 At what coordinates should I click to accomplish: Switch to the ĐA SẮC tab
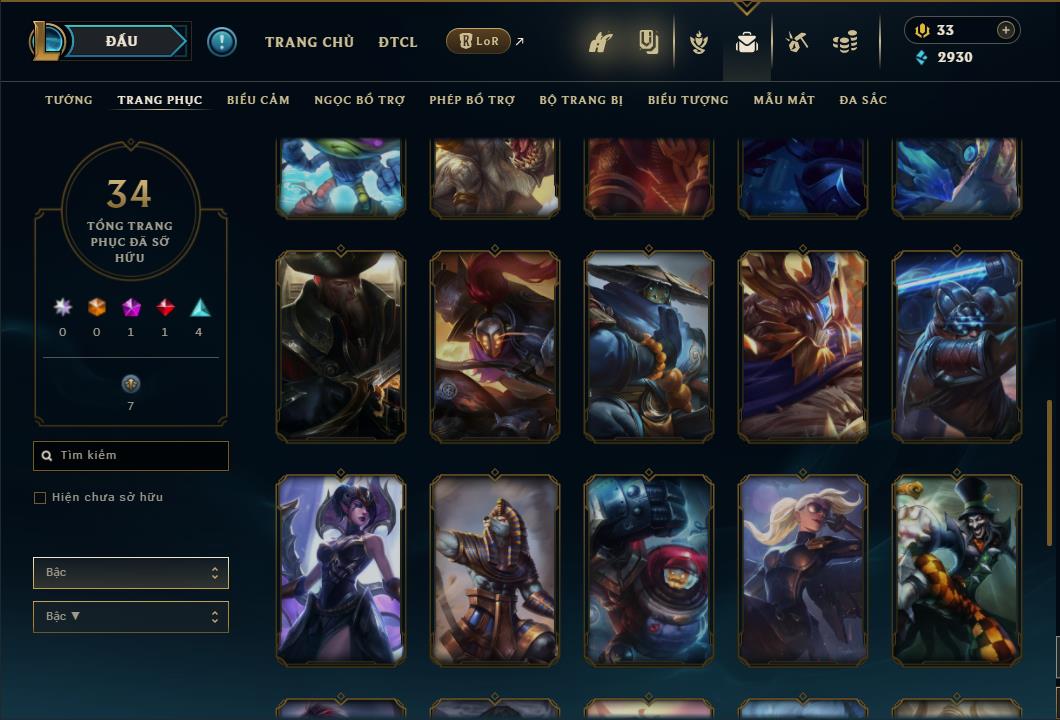coord(863,100)
